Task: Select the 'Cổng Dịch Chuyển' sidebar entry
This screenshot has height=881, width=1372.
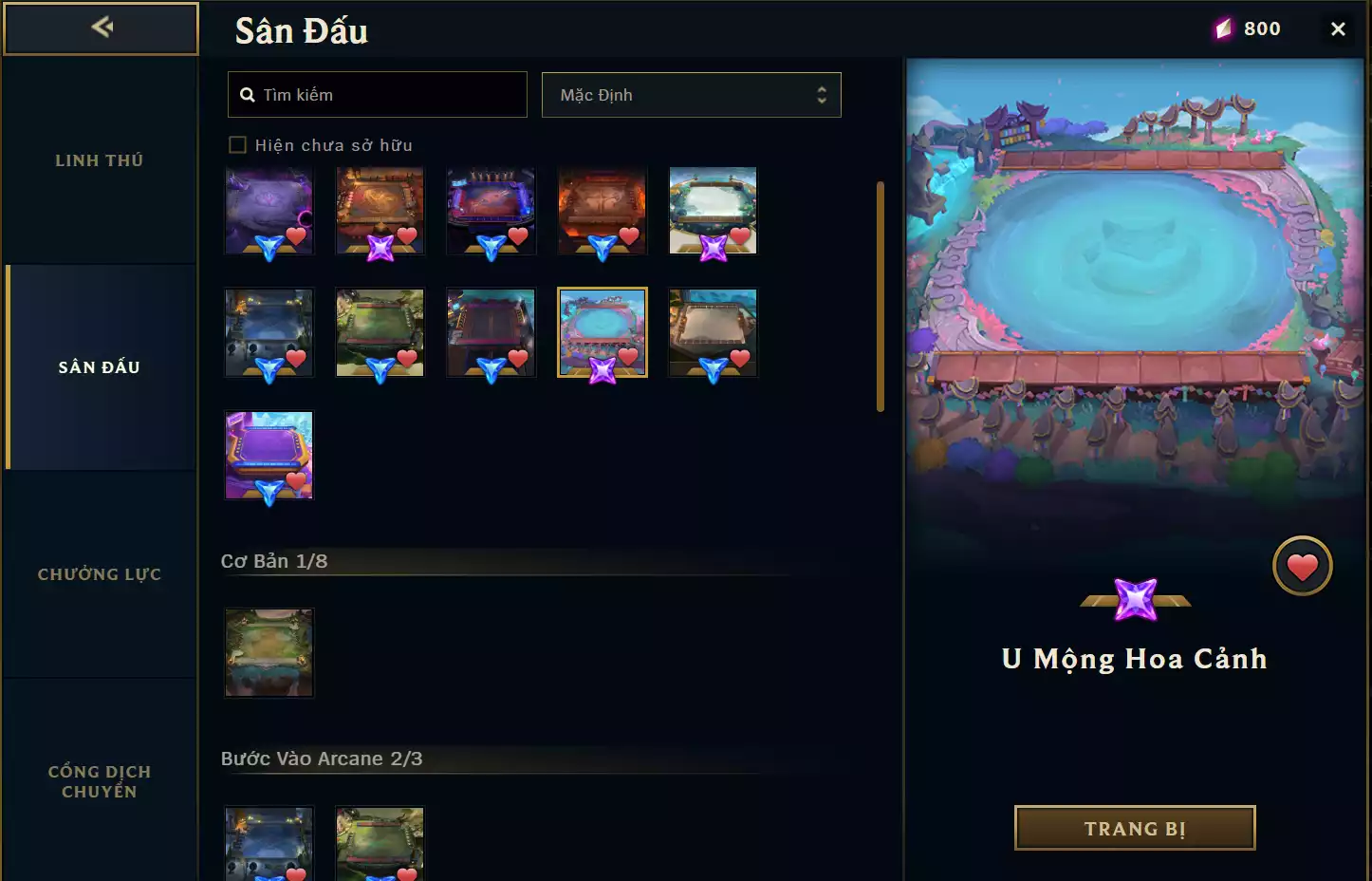Action: coord(99,780)
